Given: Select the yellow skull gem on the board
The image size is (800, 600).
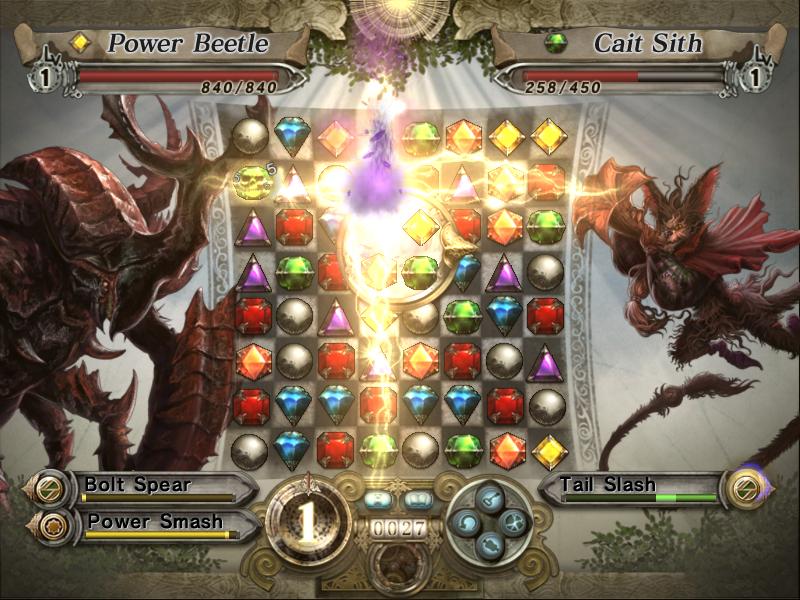Looking at the screenshot, I should 250,181.
